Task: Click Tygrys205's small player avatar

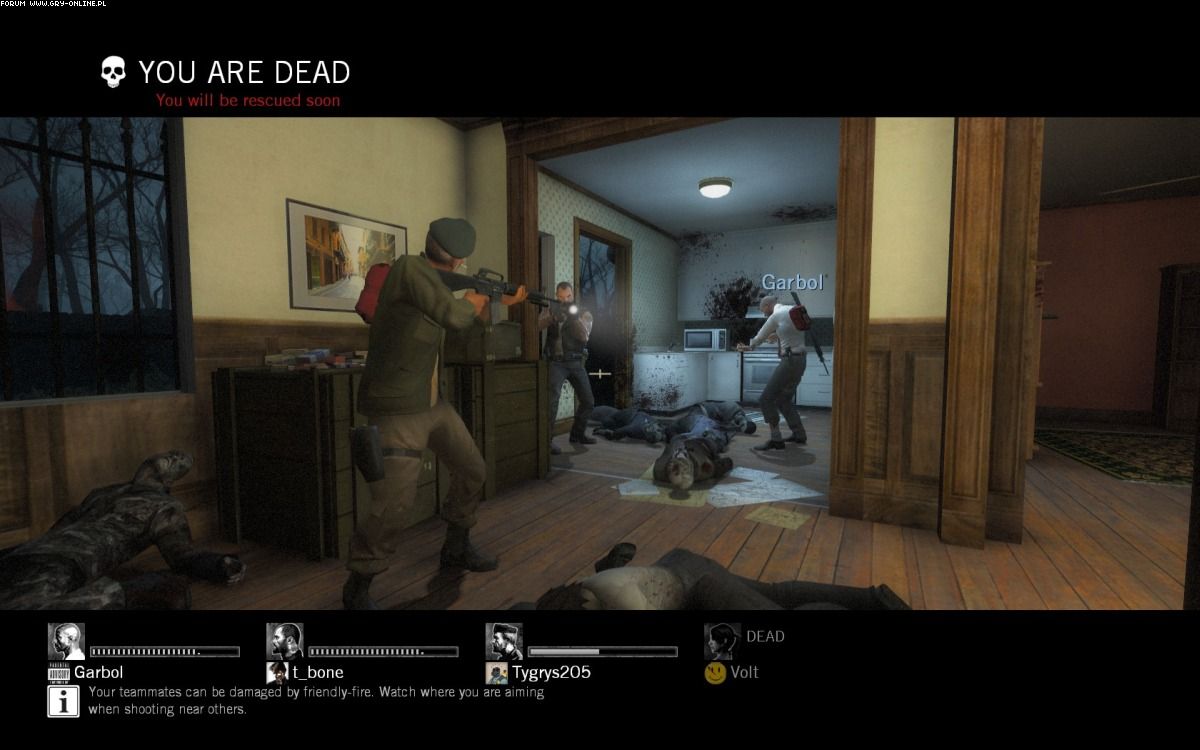Action: [496, 673]
